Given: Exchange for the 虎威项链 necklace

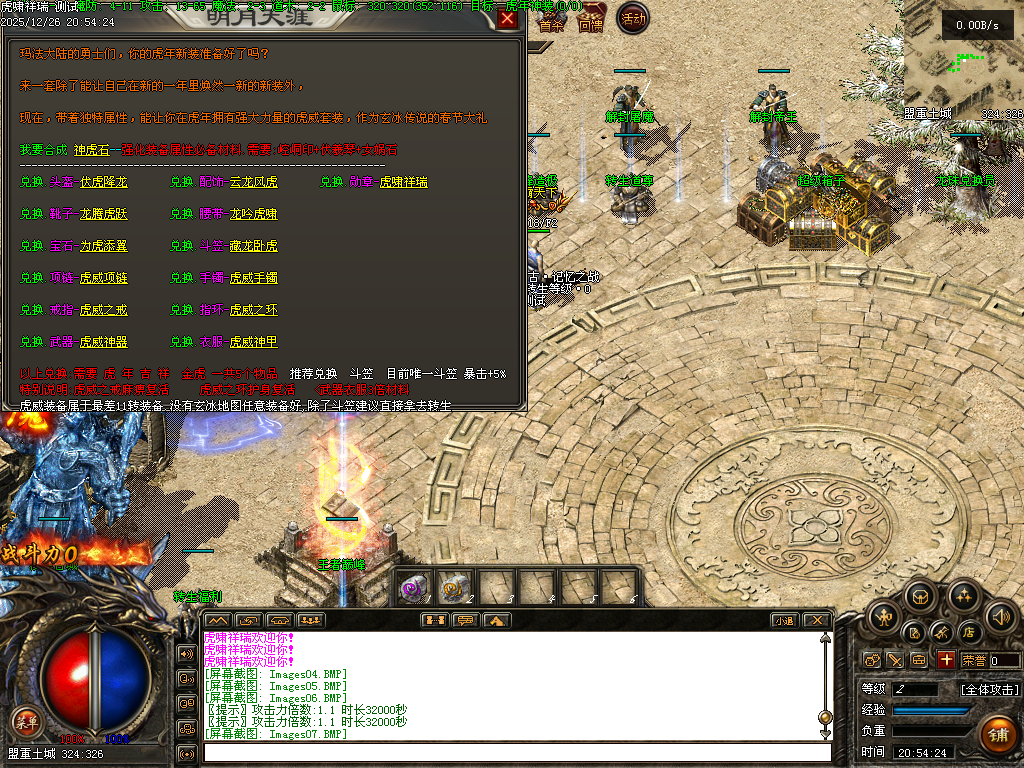Looking at the screenshot, I should point(103,278).
